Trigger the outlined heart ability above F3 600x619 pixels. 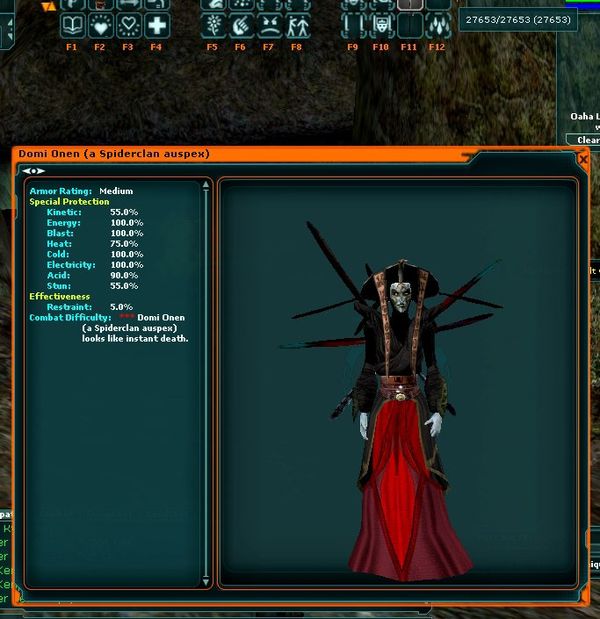pyautogui.click(x=128, y=25)
